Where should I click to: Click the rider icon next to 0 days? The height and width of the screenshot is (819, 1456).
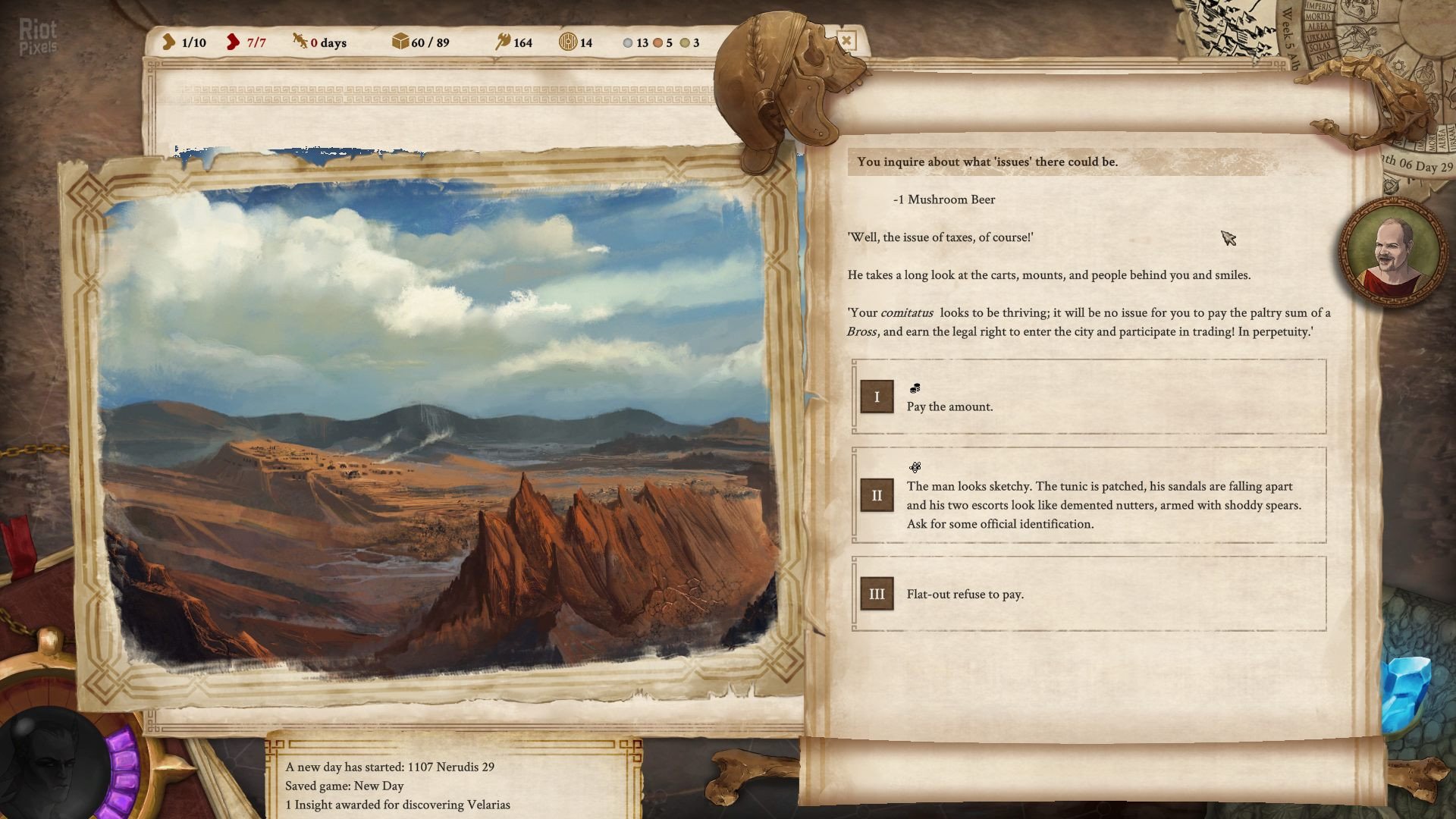[301, 42]
